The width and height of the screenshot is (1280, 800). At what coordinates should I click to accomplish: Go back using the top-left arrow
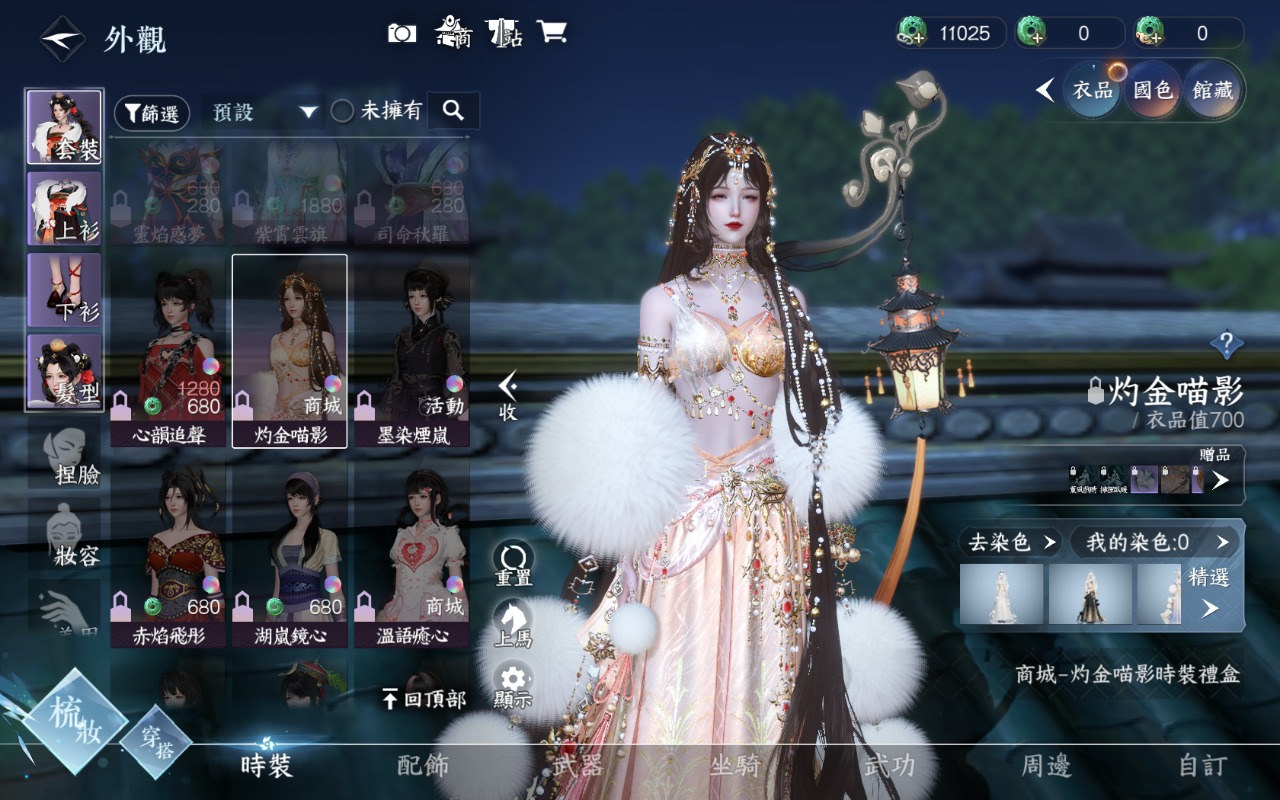62,39
